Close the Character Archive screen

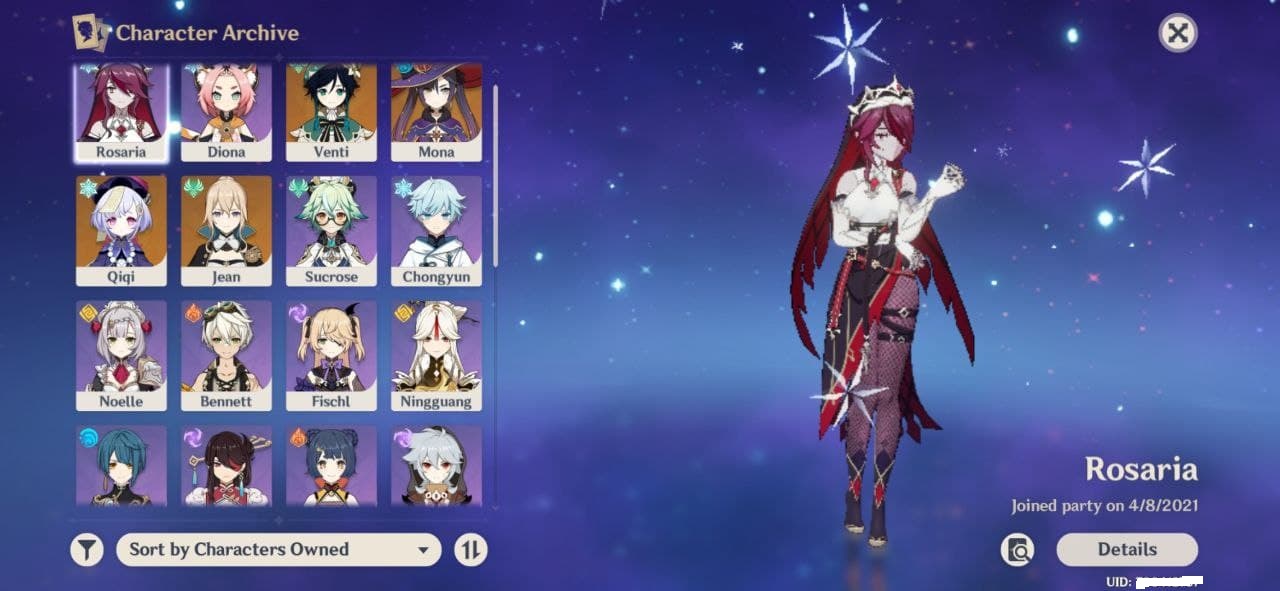point(1178,33)
